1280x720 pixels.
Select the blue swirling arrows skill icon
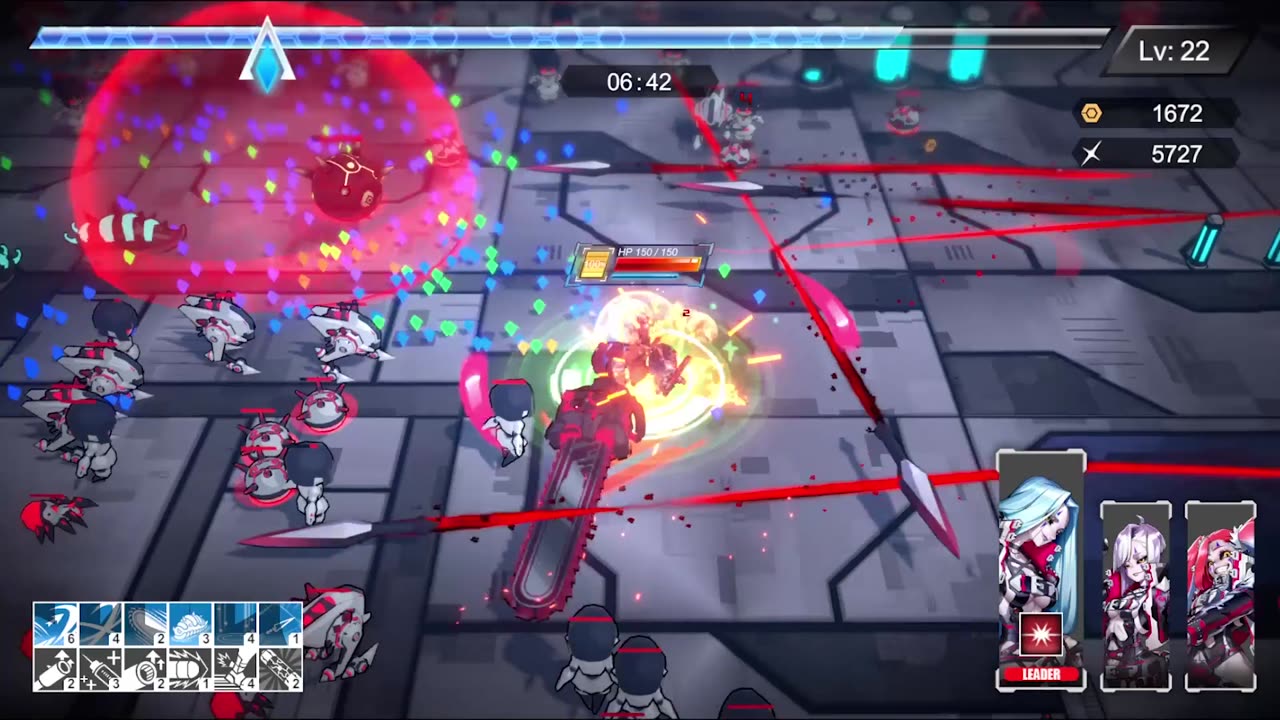(x=55, y=624)
